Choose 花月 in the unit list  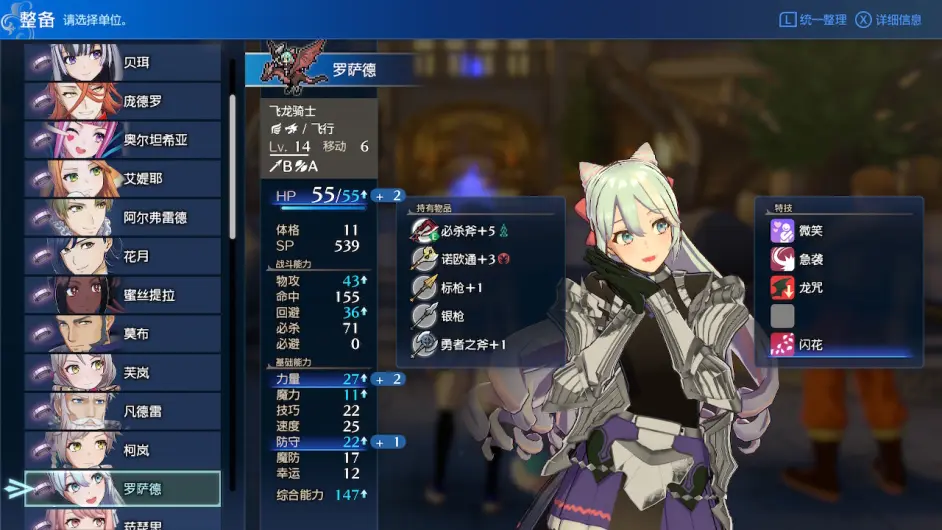coord(123,256)
